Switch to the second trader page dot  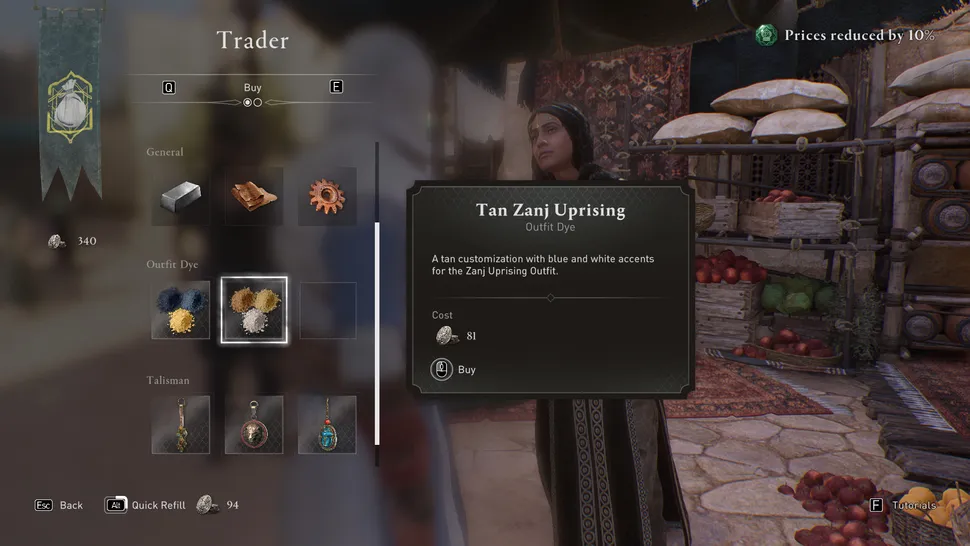[258, 102]
